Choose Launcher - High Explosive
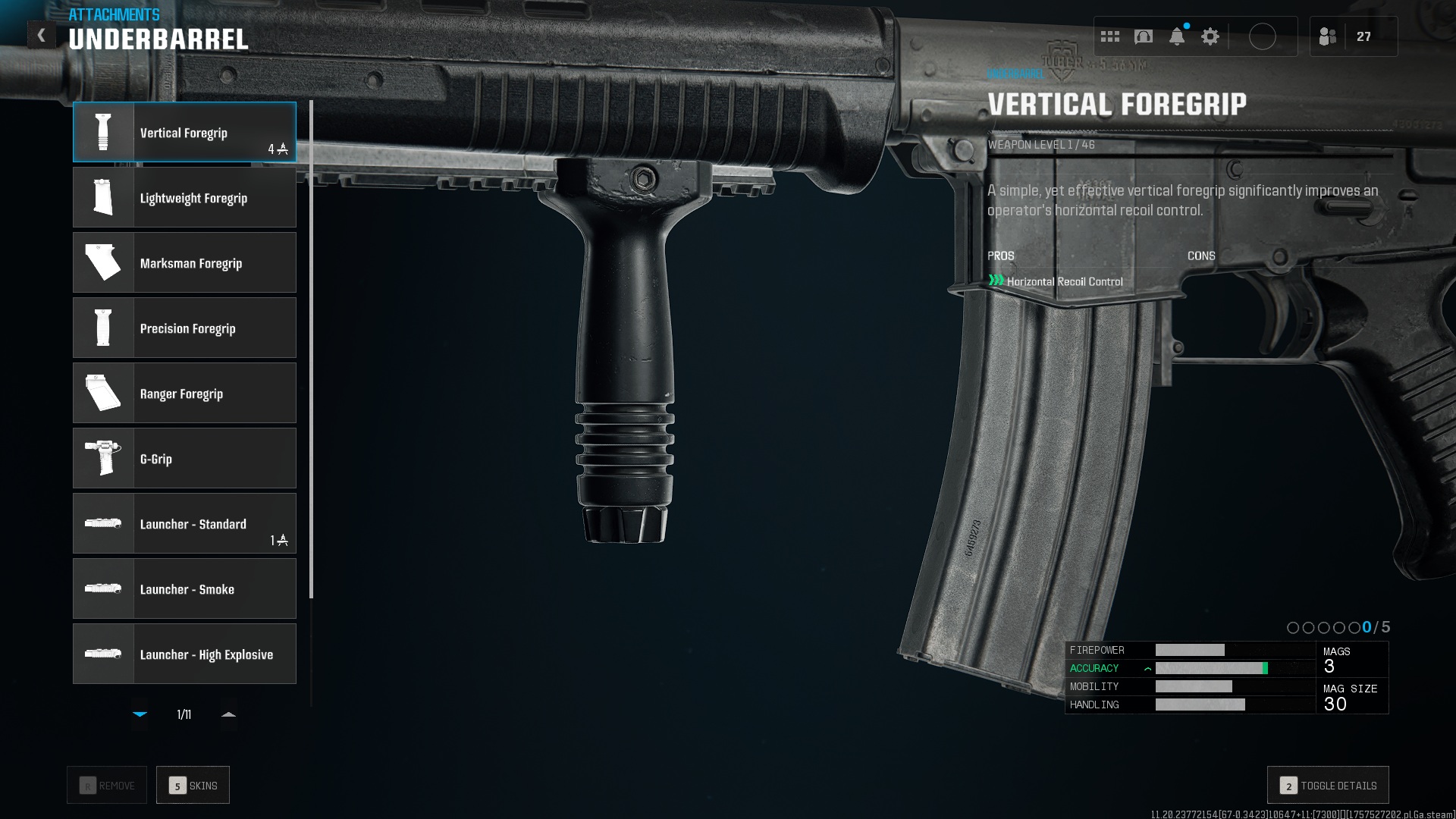The width and height of the screenshot is (1456, 819). click(x=184, y=654)
